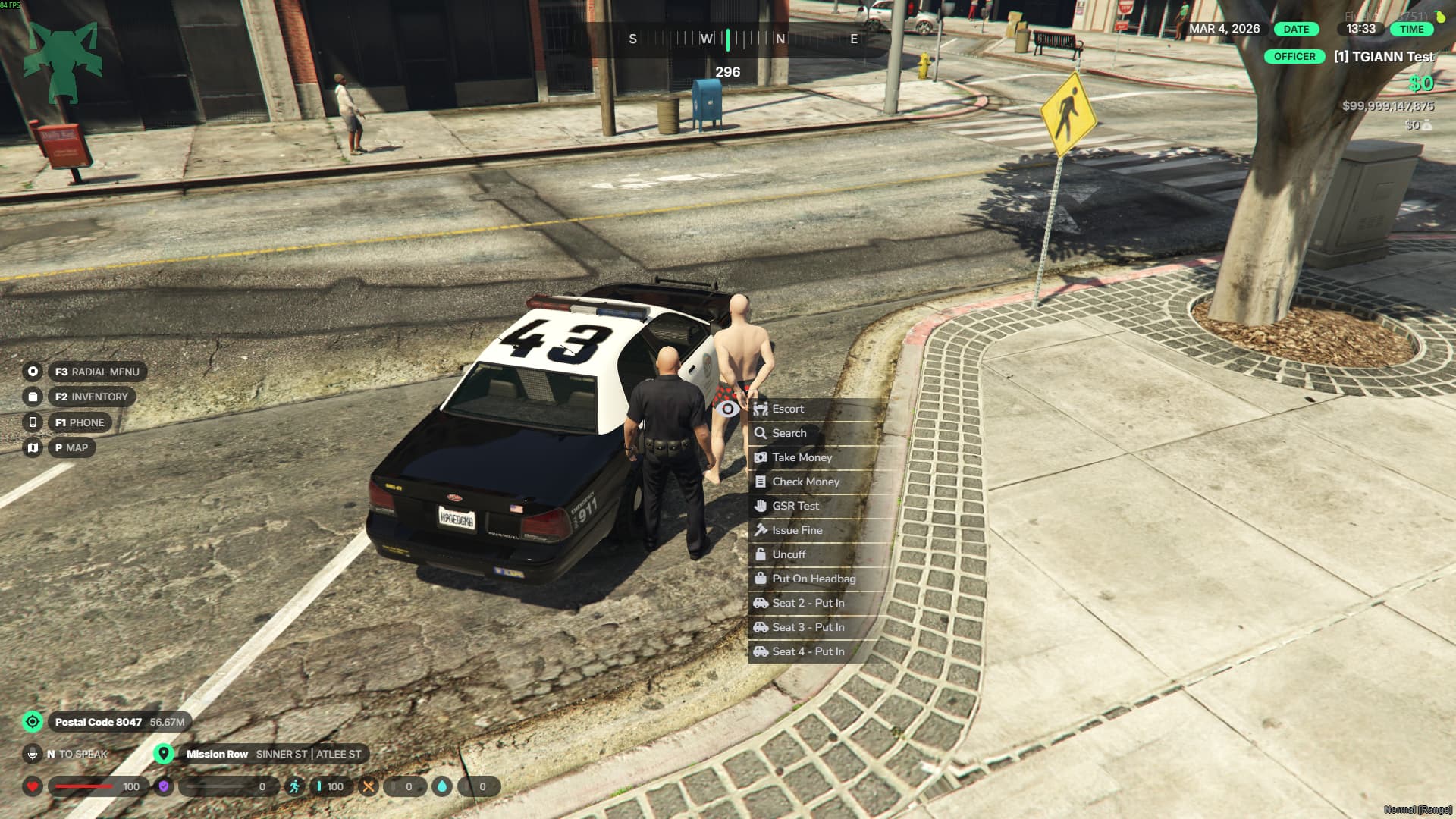Run the GSR Test option

click(795, 506)
